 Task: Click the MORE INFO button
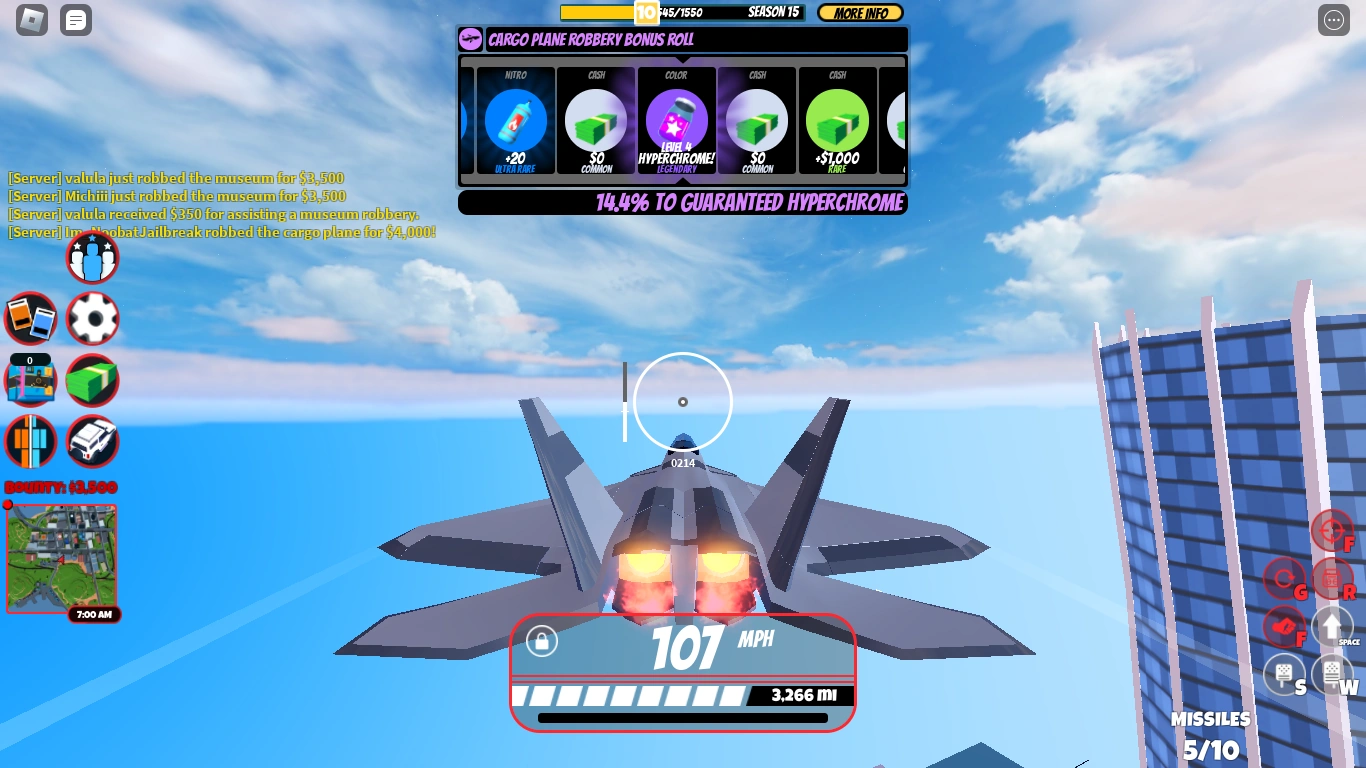[860, 13]
